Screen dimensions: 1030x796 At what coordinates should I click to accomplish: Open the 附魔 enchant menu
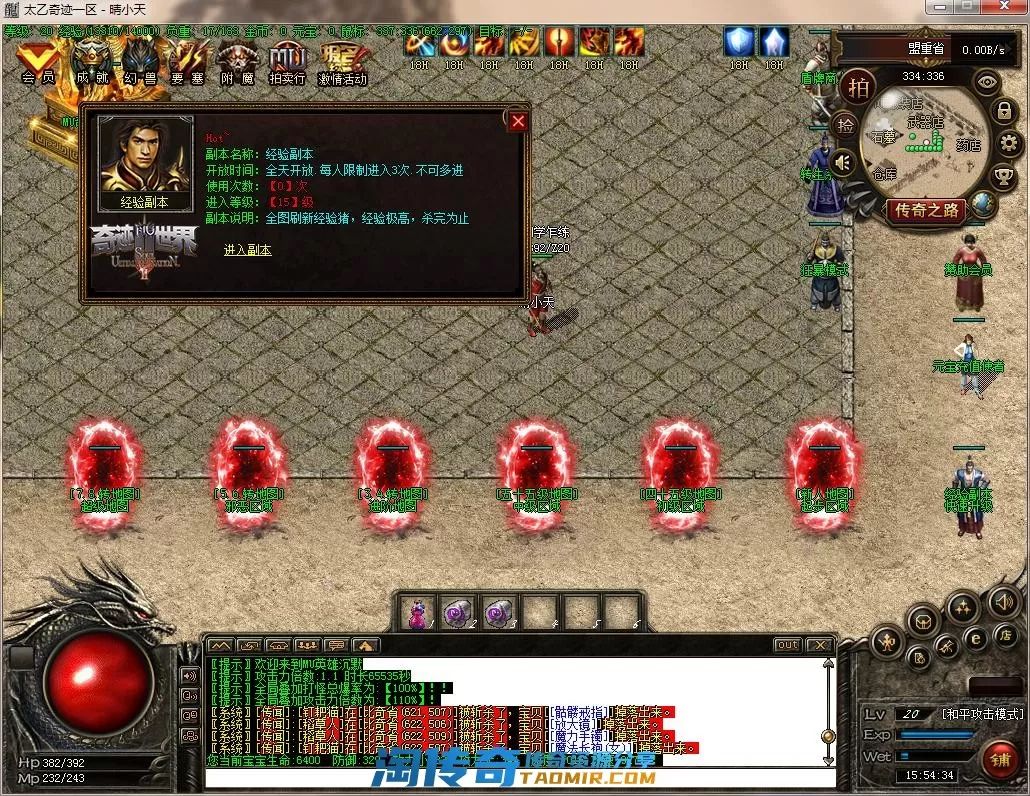pyautogui.click(x=238, y=62)
